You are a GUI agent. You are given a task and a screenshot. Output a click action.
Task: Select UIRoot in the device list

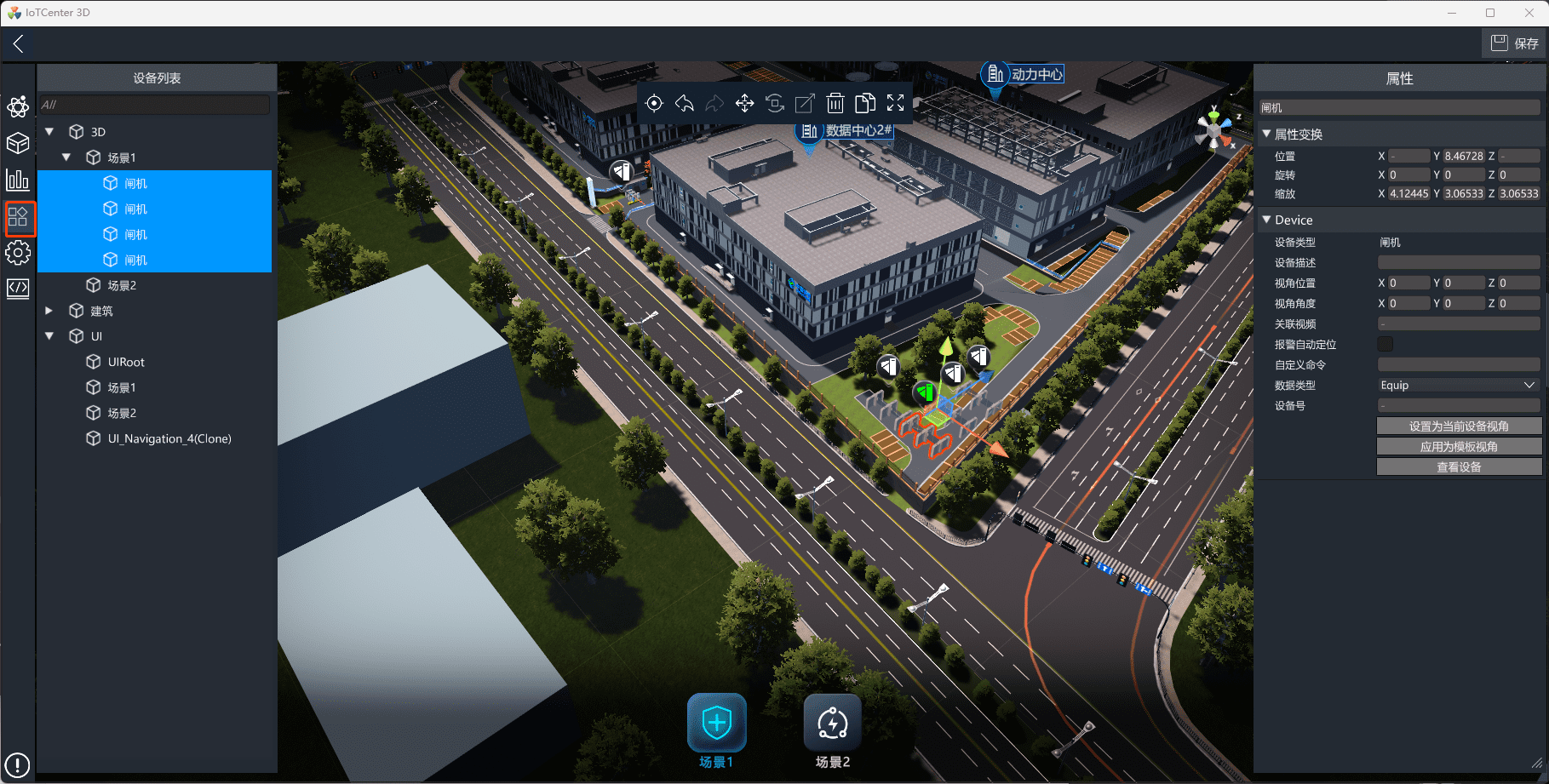pyautogui.click(x=126, y=362)
